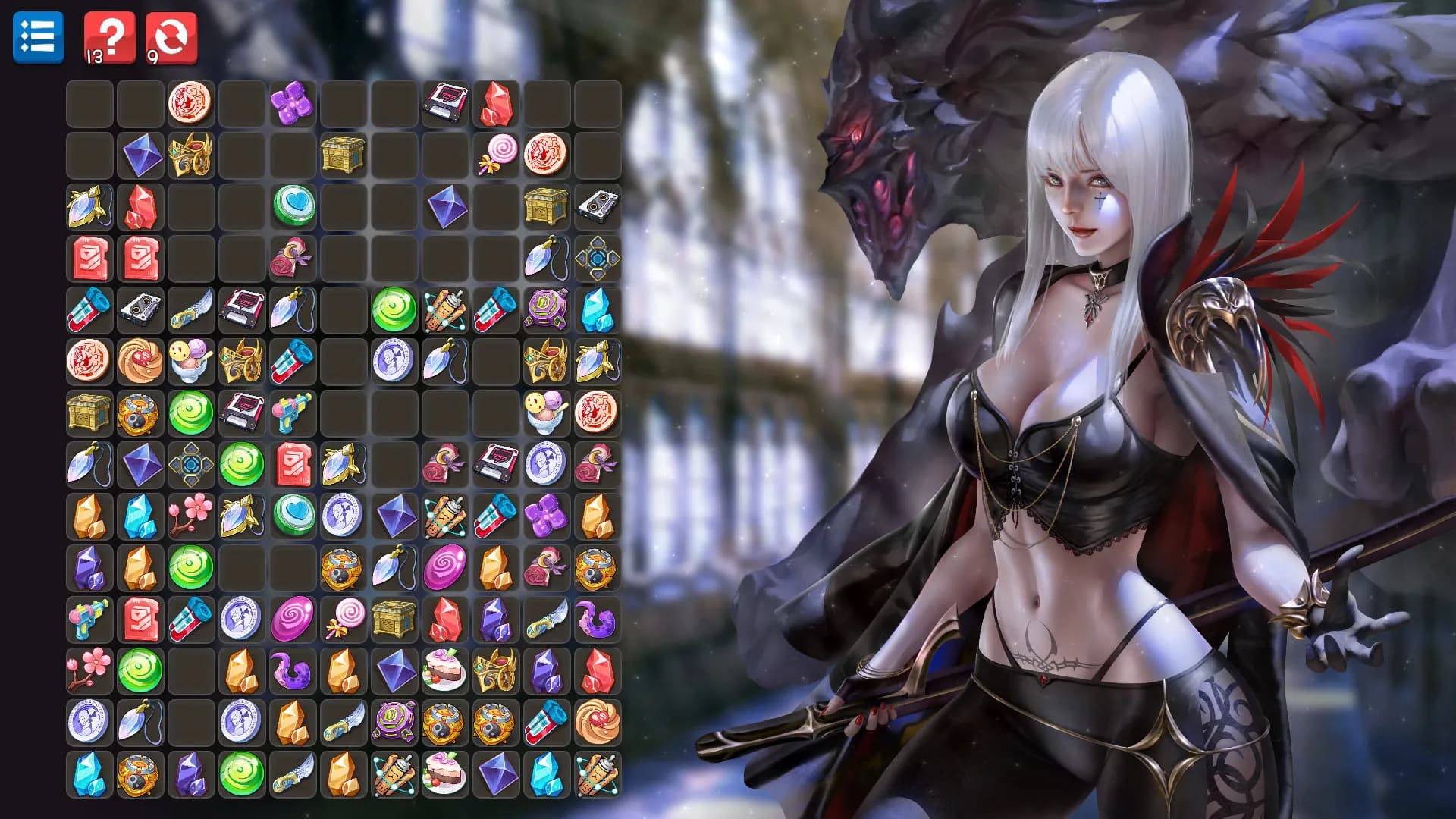Image resolution: width=1456 pixels, height=819 pixels.
Task: Select the golden treasure chest tile
Action: [x=345, y=152]
